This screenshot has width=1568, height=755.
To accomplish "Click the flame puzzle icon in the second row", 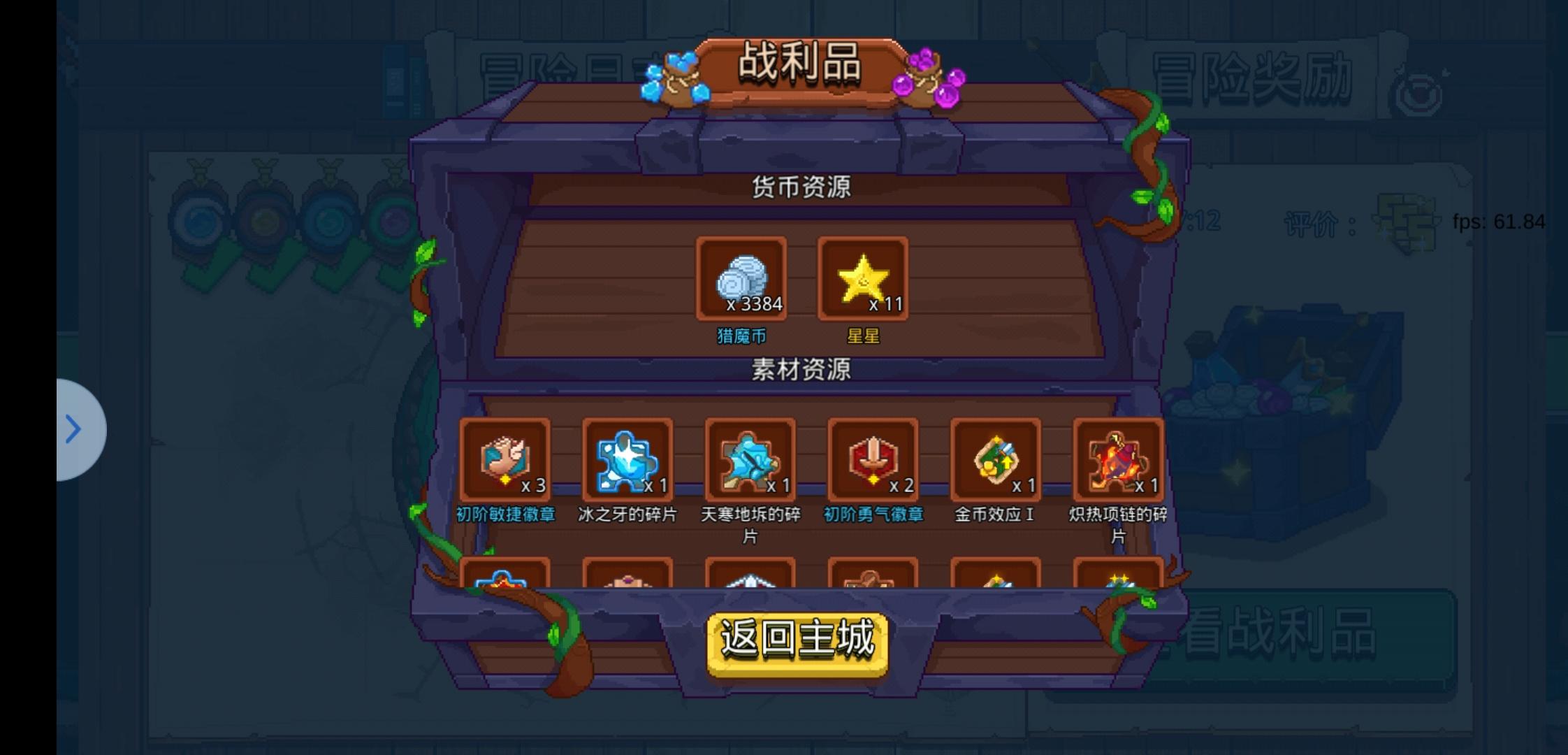I will [504, 580].
